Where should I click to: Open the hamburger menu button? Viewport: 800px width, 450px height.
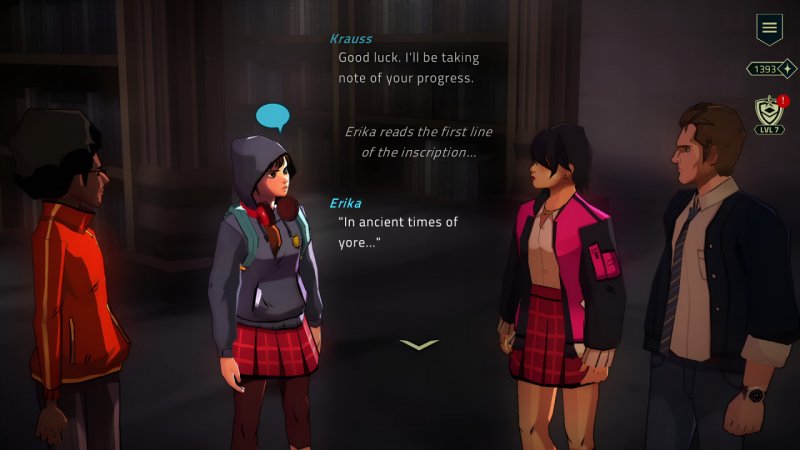pos(769,28)
